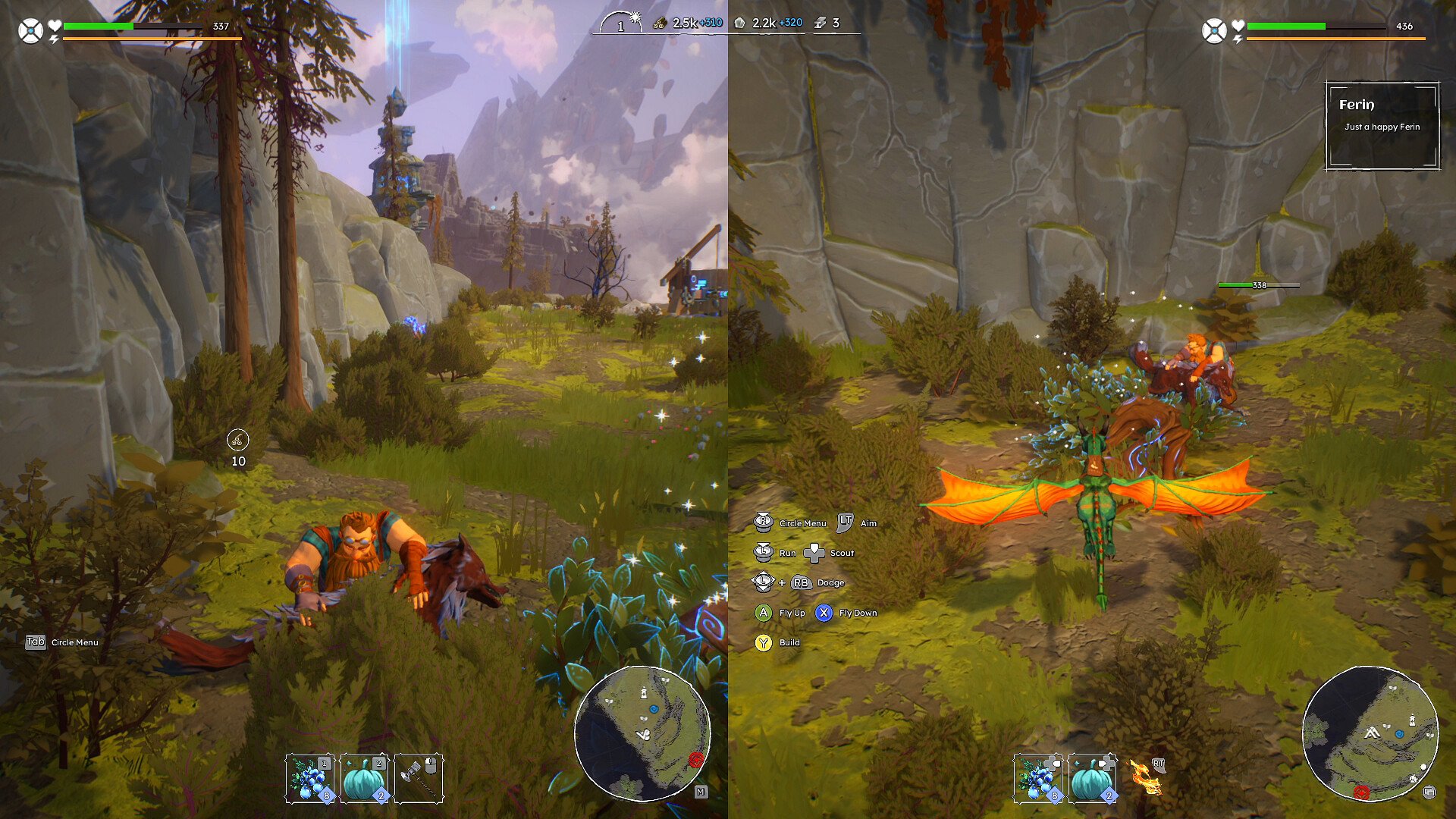Open the keyboard player's circular minimap
The width and height of the screenshot is (1456, 819).
pyautogui.click(x=642, y=733)
